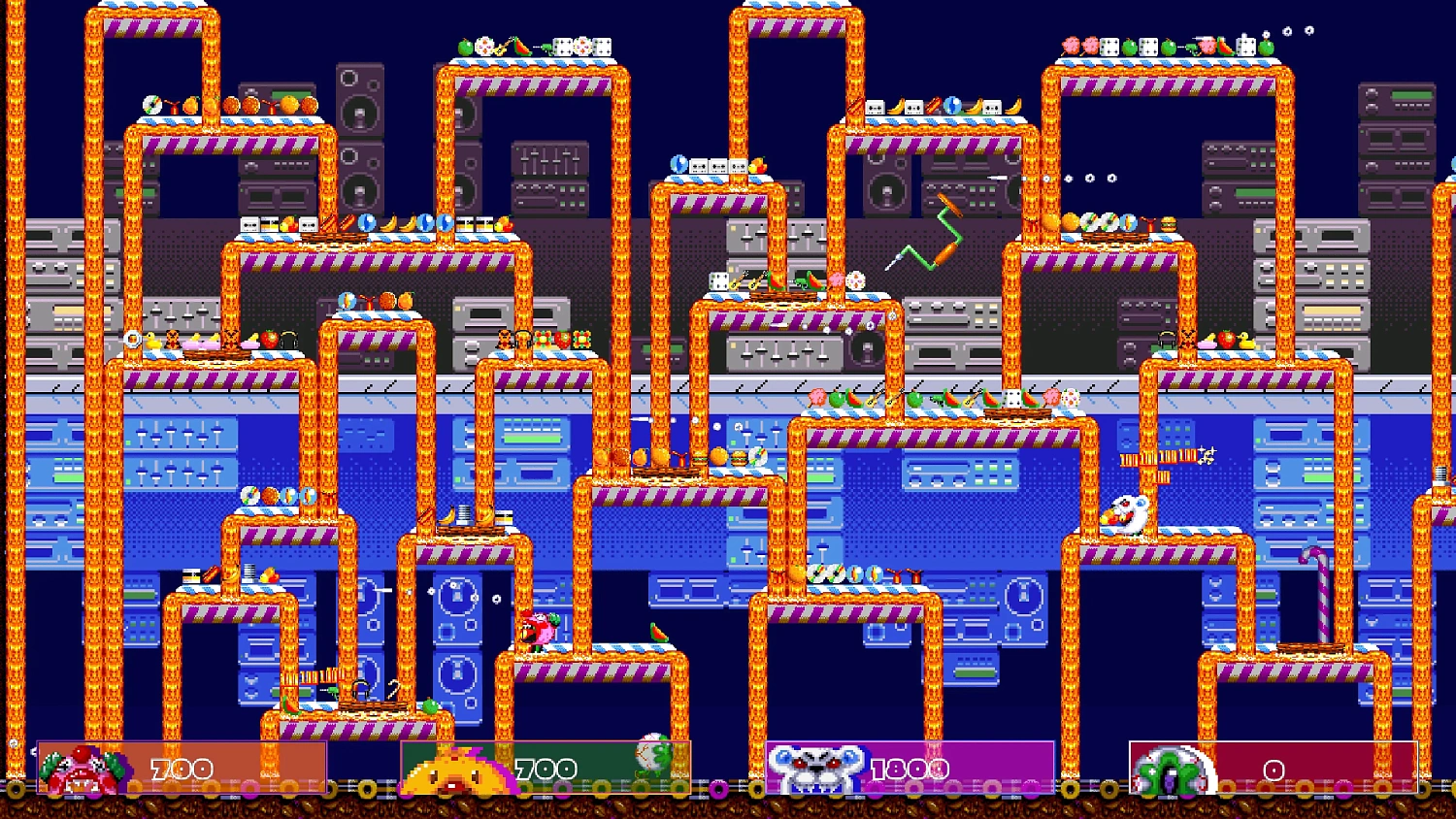Open the clown's score panel showing 700
Screen dimensions: 1456x819
[x=181, y=767]
